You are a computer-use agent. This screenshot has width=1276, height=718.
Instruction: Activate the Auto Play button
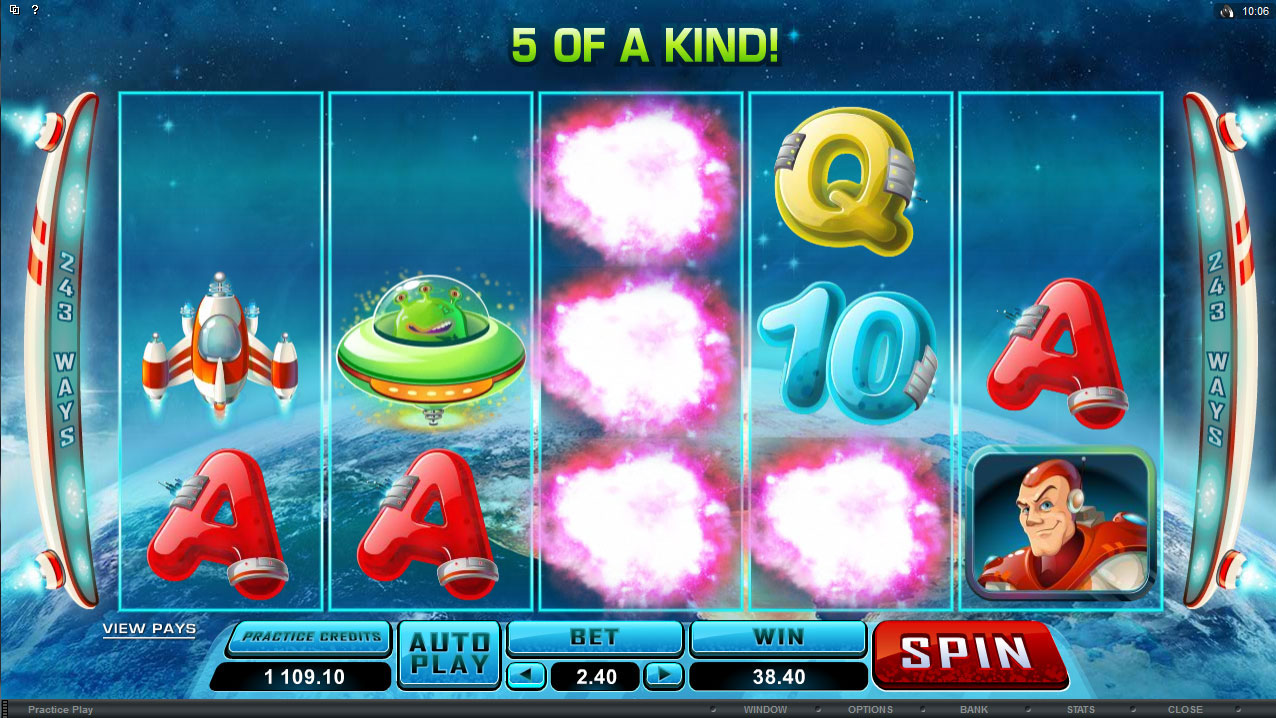(x=449, y=654)
